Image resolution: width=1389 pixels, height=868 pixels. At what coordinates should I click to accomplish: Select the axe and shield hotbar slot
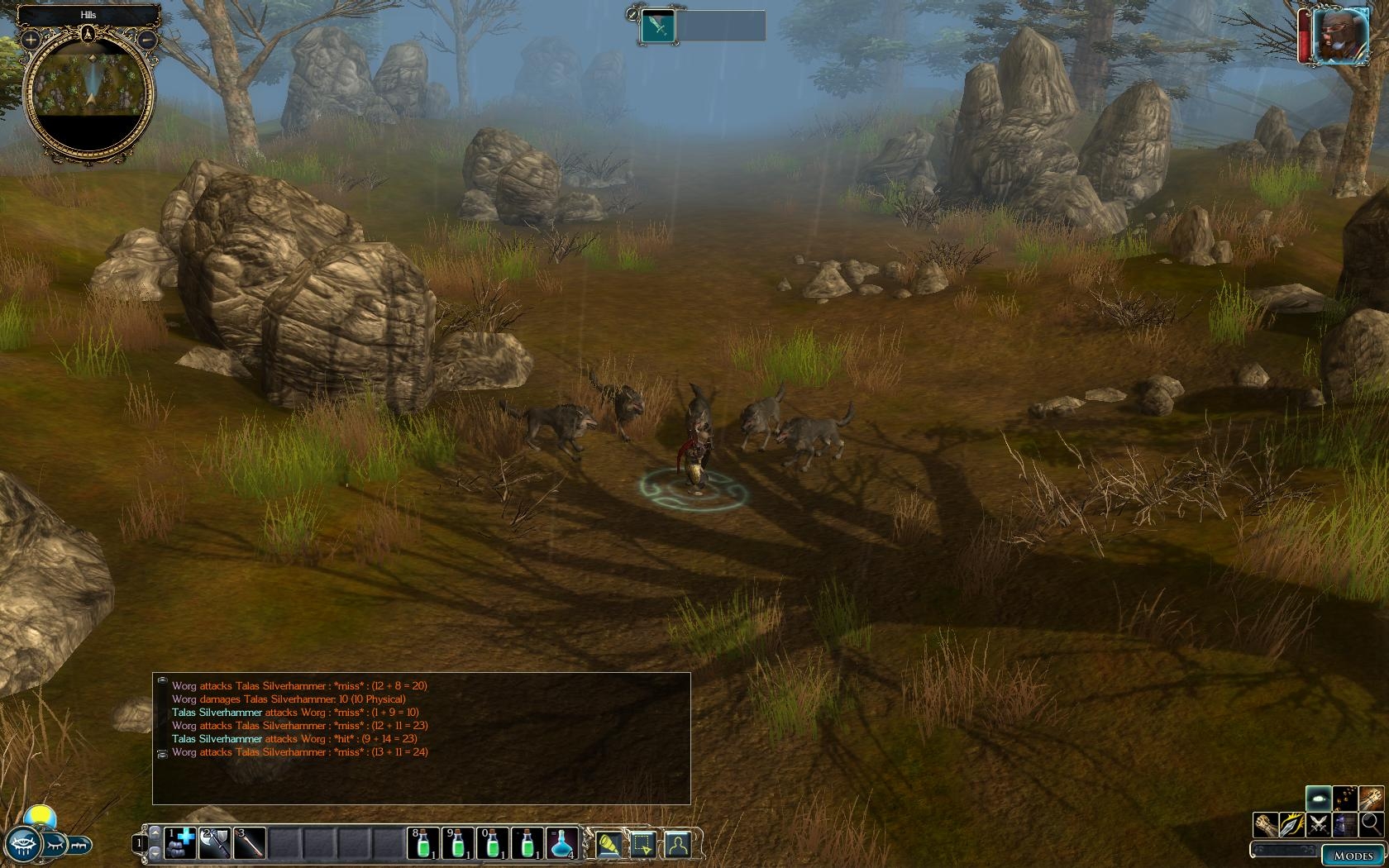[x=215, y=843]
